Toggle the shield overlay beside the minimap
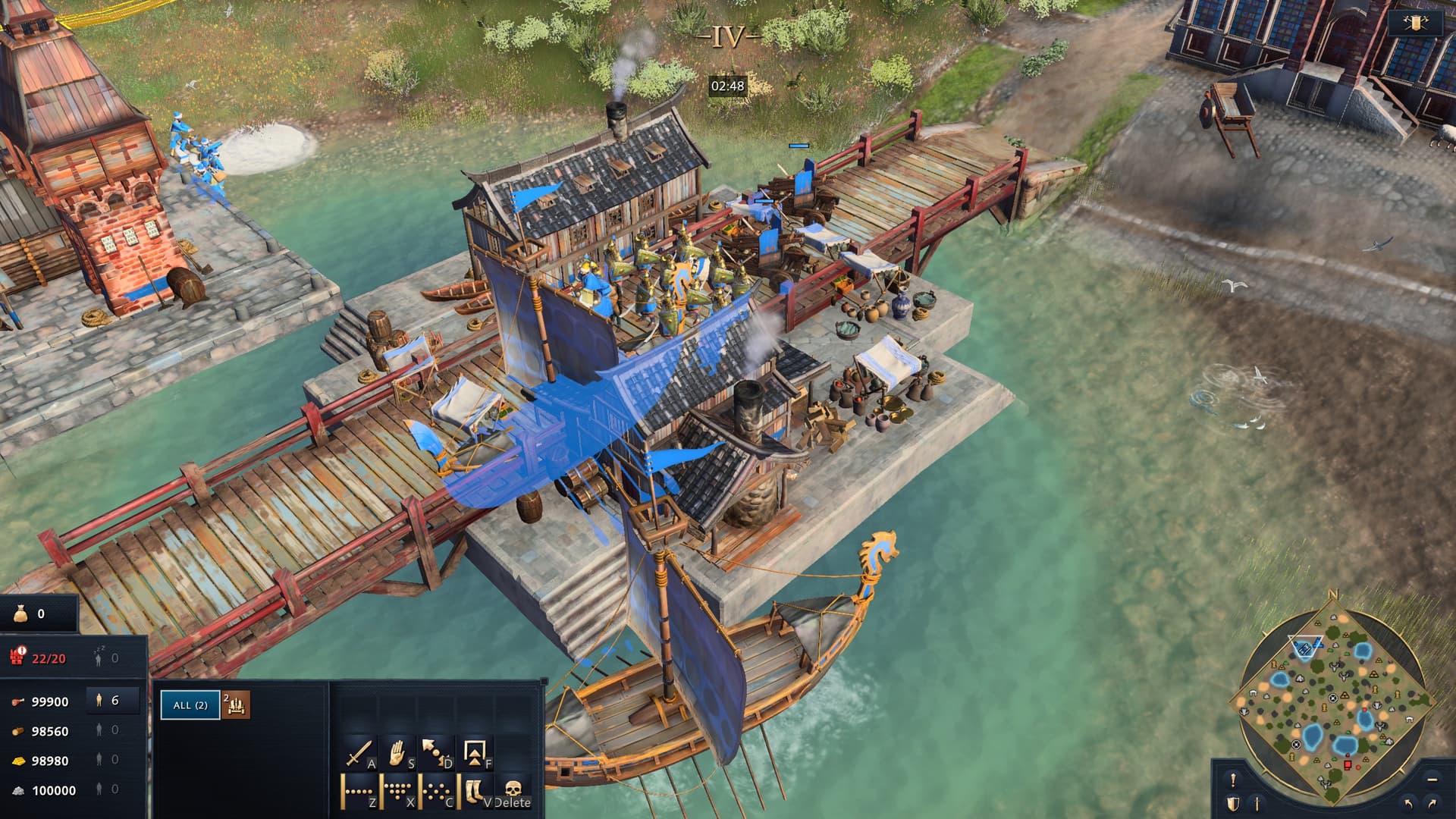This screenshot has height=819, width=1456. [1233, 802]
